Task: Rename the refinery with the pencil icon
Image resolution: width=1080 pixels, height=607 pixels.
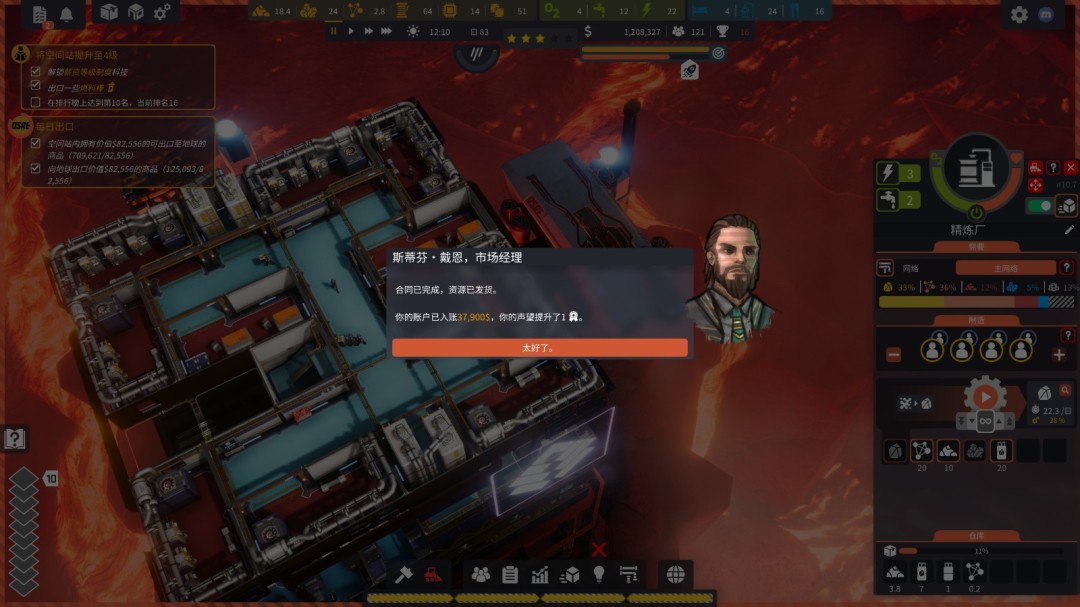Action: click(1069, 229)
